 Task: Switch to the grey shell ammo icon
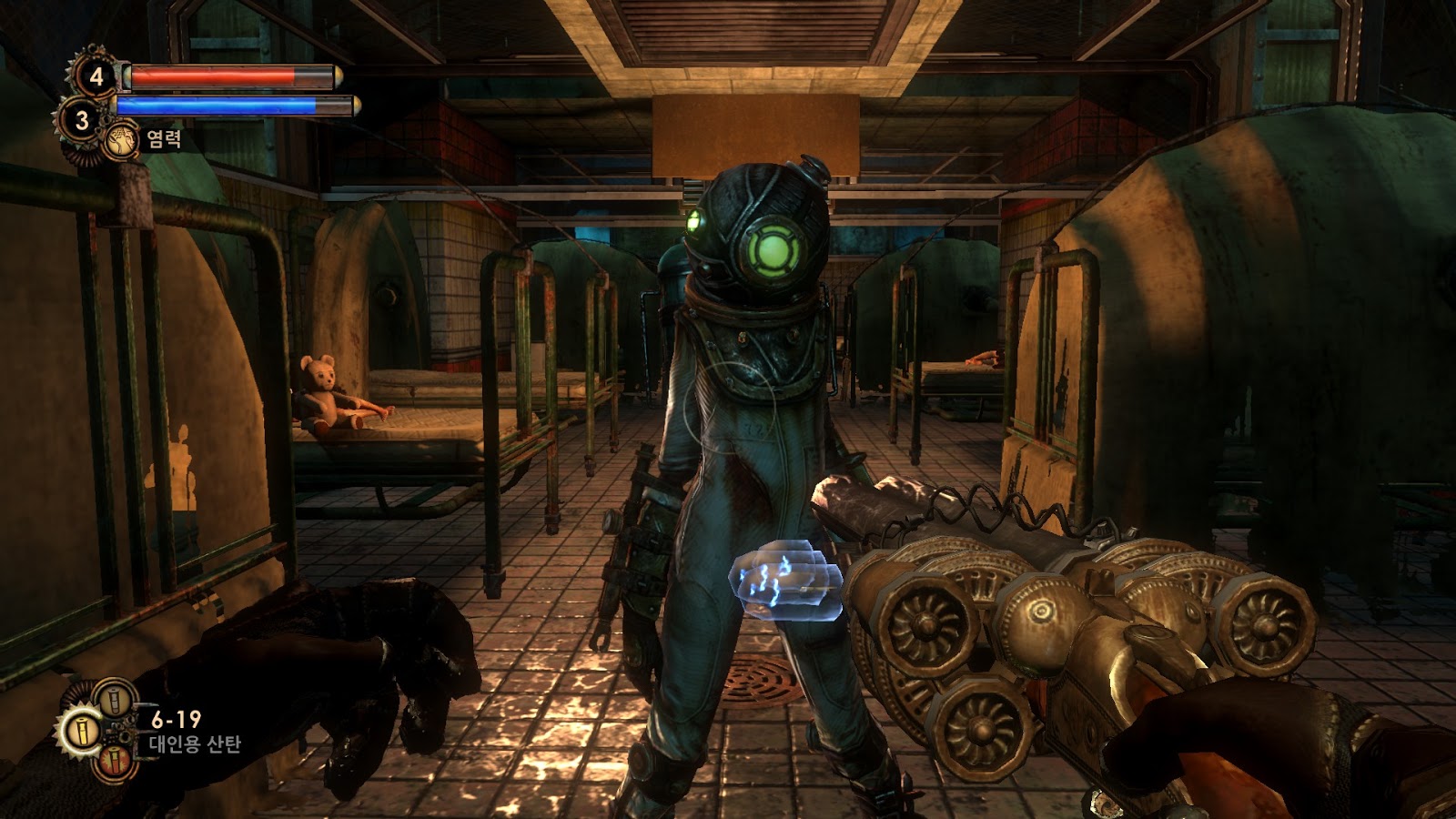(x=114, y=701)
